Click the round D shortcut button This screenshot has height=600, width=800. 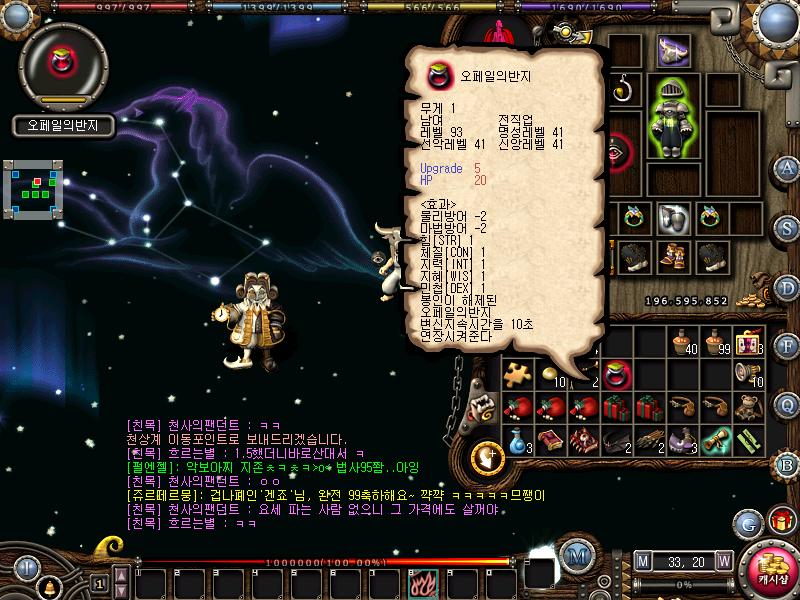point(786,286)
